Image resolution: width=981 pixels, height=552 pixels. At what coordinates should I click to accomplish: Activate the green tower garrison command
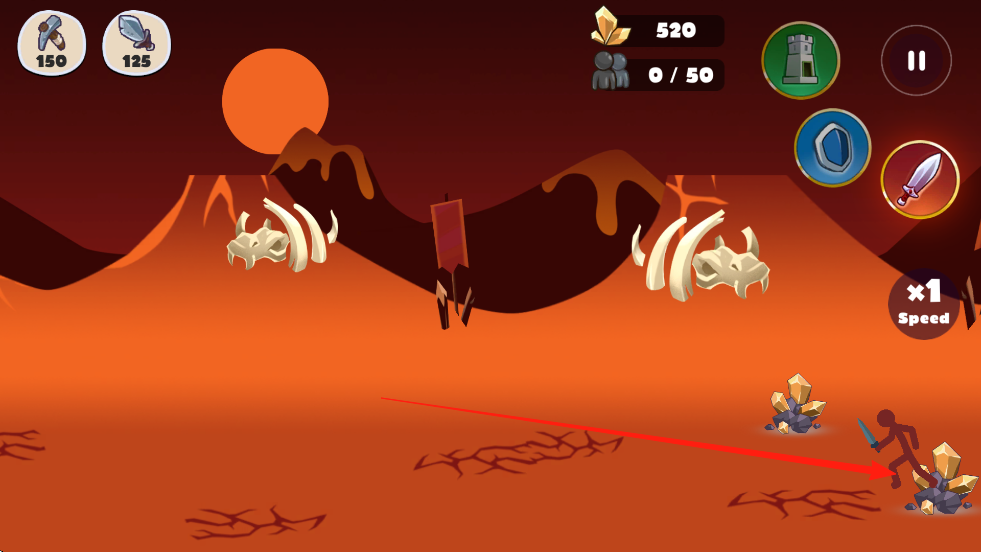coord(800,60)
